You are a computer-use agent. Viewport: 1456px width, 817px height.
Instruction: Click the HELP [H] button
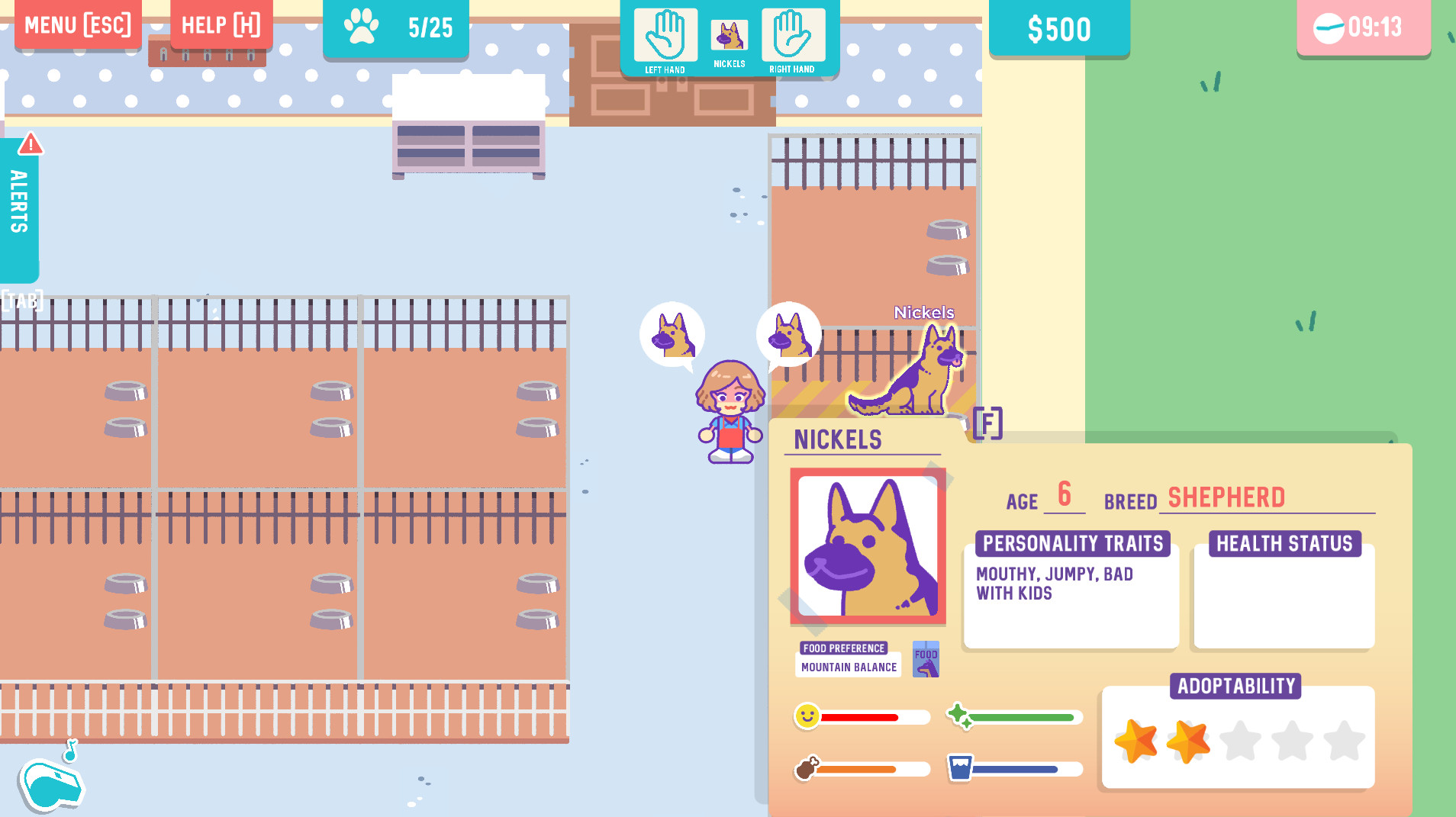pyautogui.click(x=221, y=24)
